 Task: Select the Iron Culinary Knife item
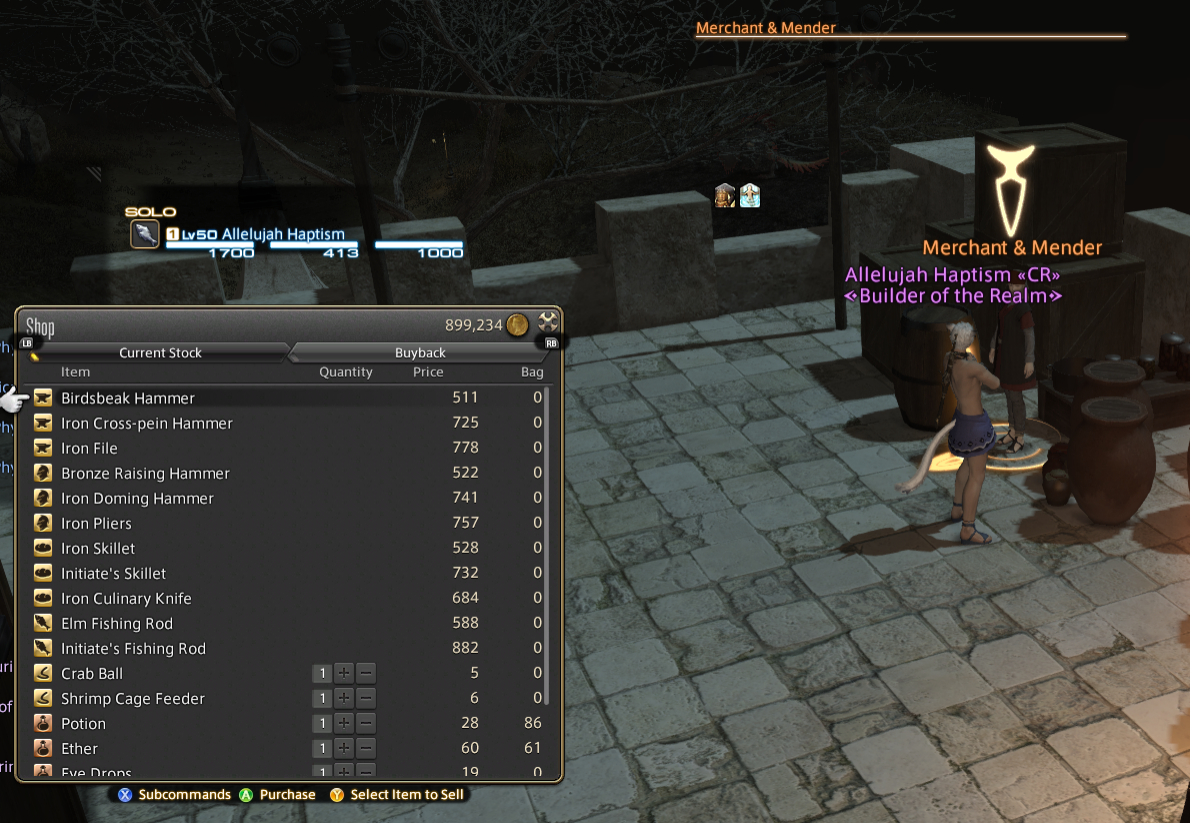[x=126, y=598]
